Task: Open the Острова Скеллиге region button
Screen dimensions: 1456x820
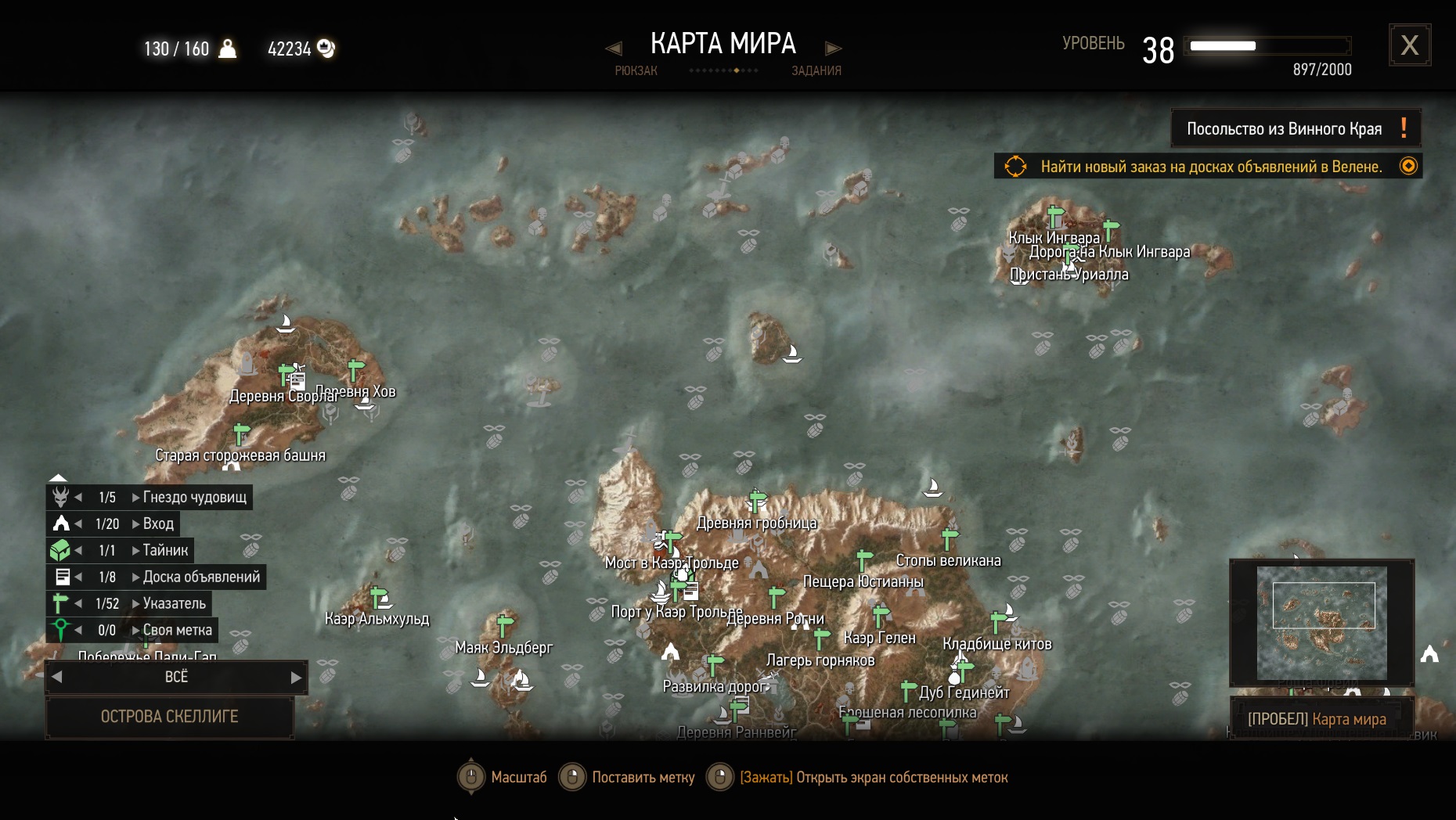Action: click(170, 716)
